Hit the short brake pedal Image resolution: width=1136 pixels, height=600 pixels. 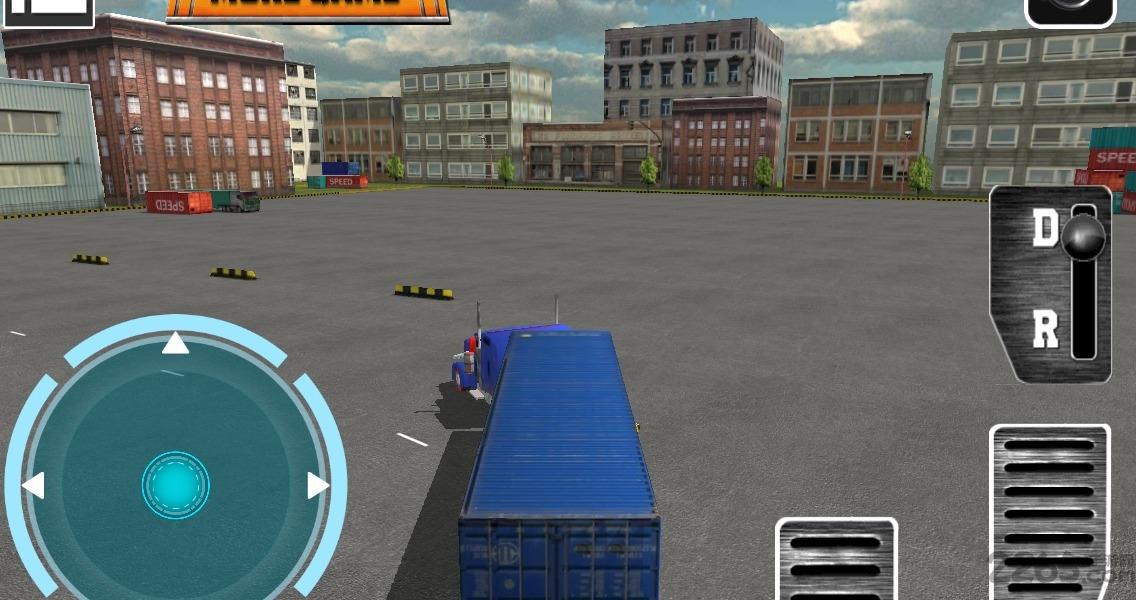pos(836,560)
